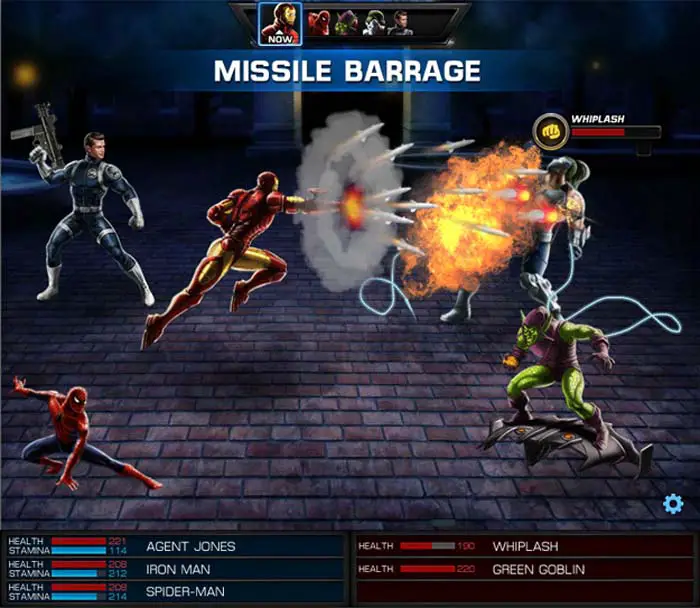Open the settings gear icon
700x608 pixels.
(673, 504)
